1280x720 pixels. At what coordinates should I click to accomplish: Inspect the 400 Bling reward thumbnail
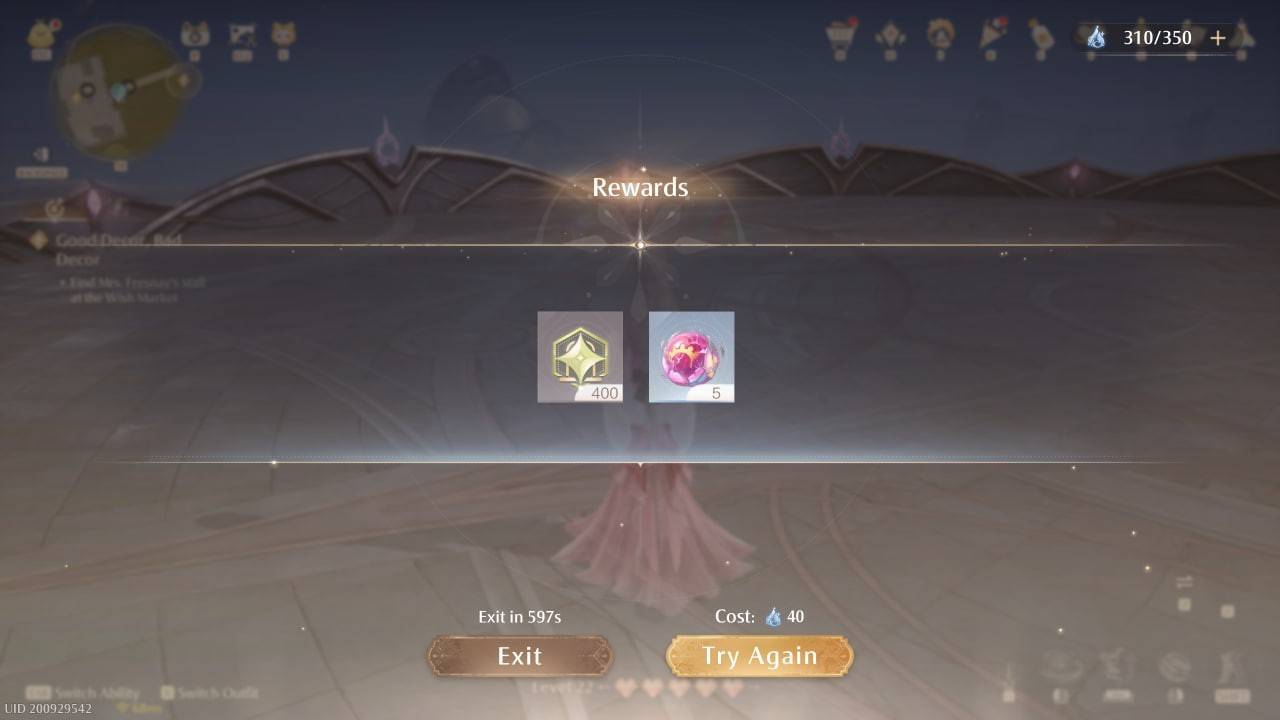pyautogui.click(x=580, y=356)
